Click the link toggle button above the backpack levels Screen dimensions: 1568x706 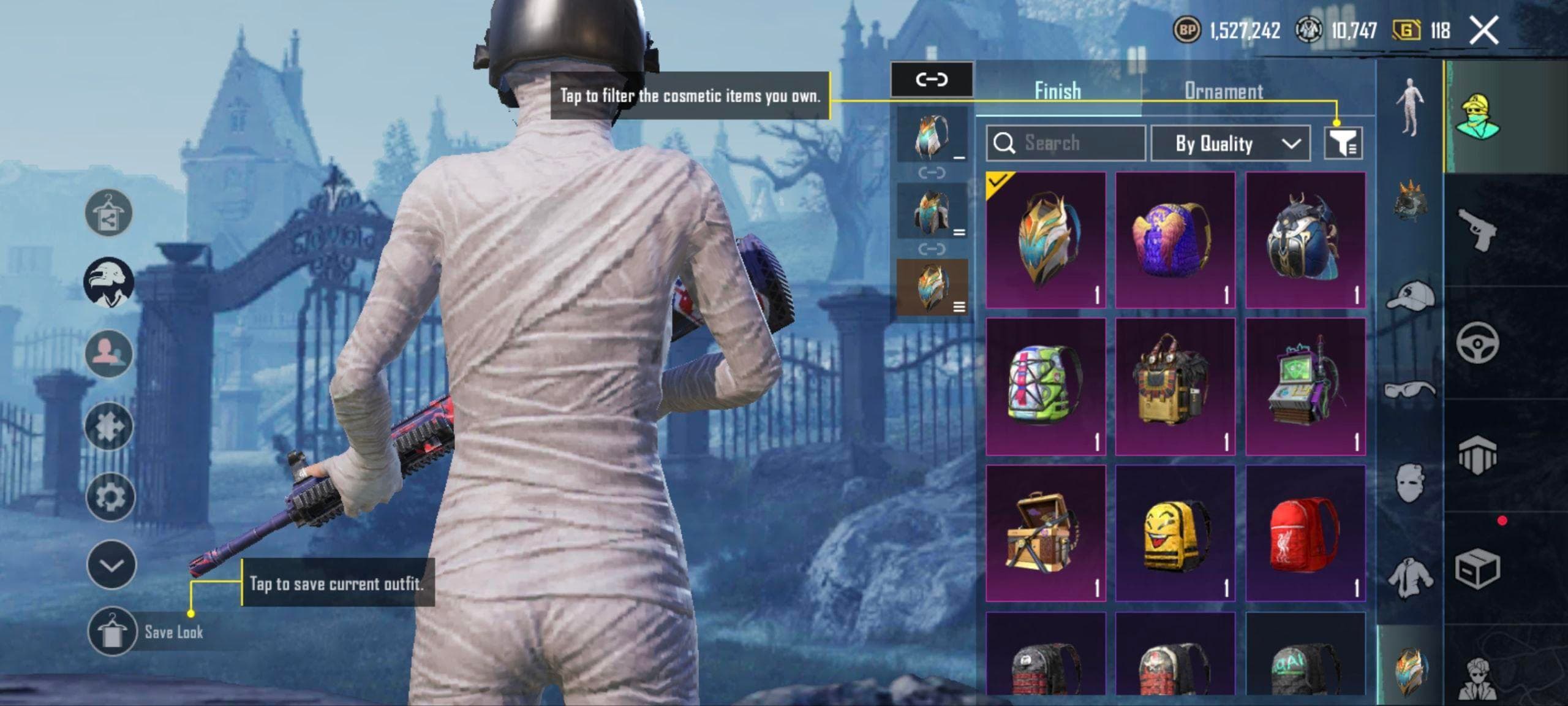pos(931,80)
